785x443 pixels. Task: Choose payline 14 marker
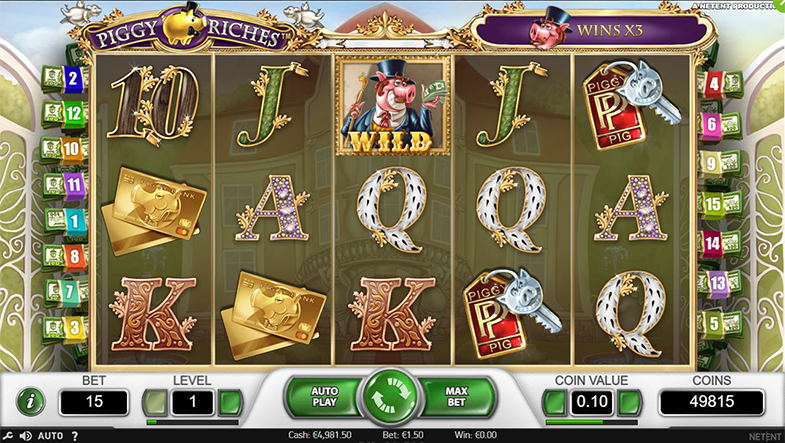coord(714,243)
